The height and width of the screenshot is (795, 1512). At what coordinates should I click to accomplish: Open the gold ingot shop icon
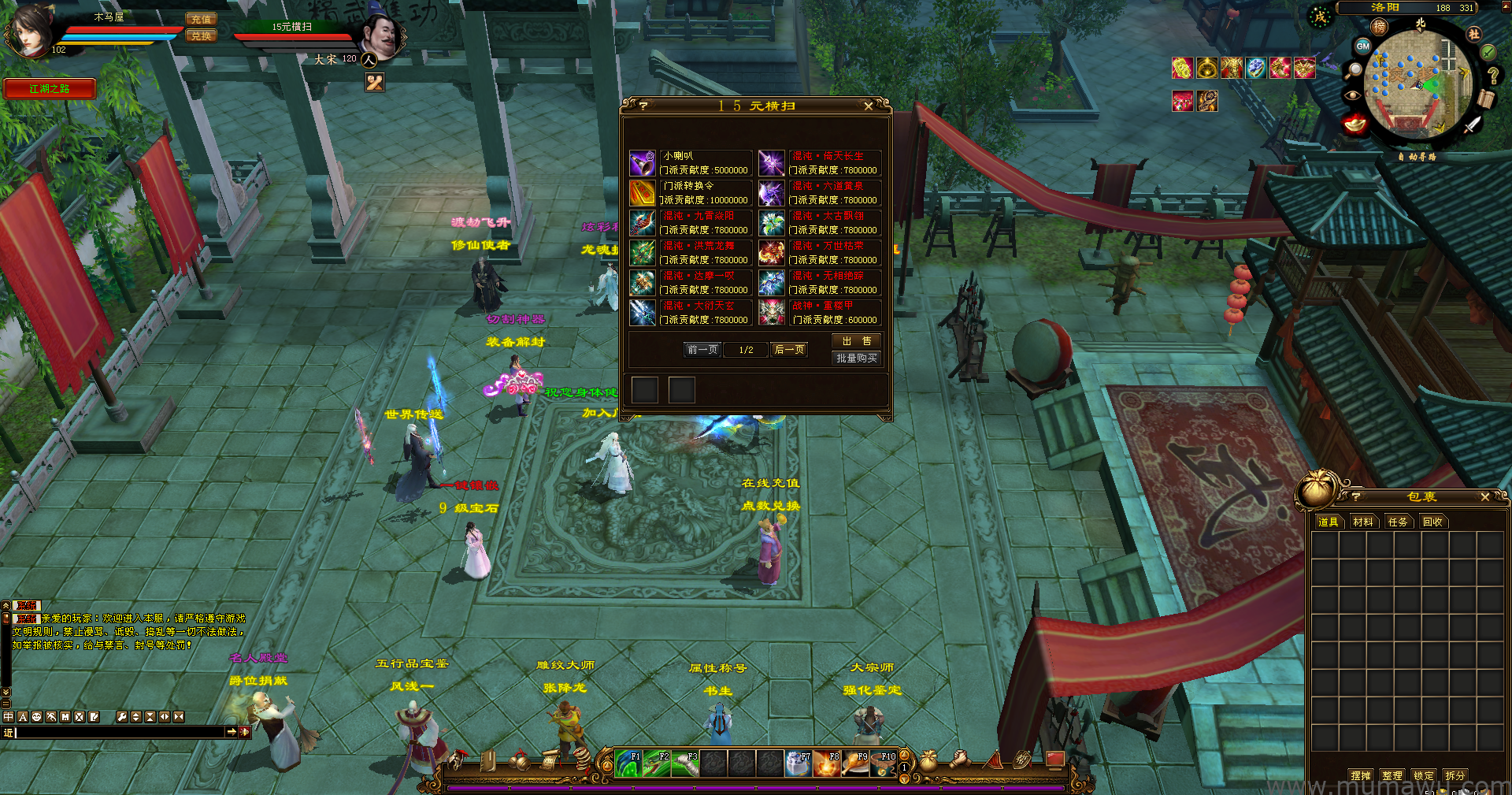(x=1354, y=124)
